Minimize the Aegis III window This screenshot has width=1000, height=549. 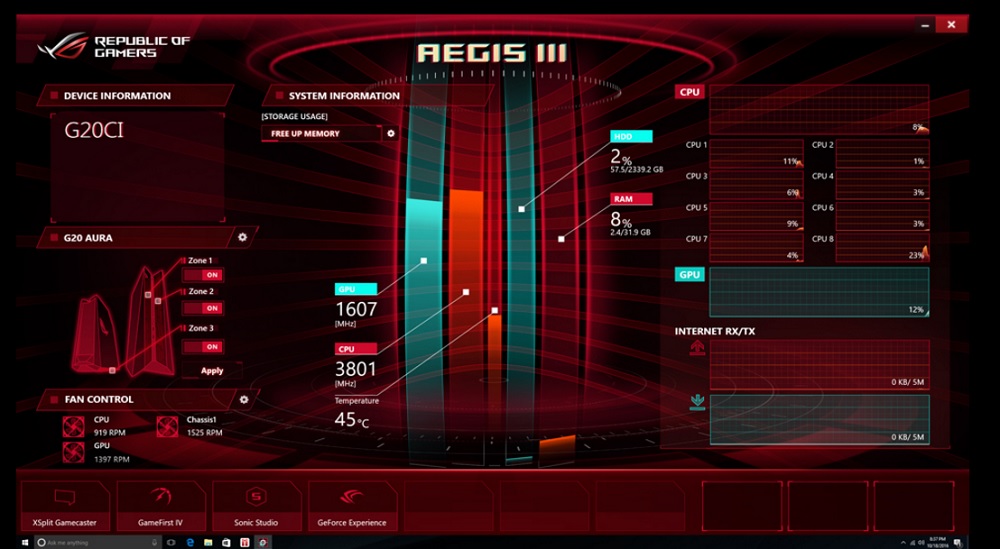pyautogui.click(x=923, y=23)
